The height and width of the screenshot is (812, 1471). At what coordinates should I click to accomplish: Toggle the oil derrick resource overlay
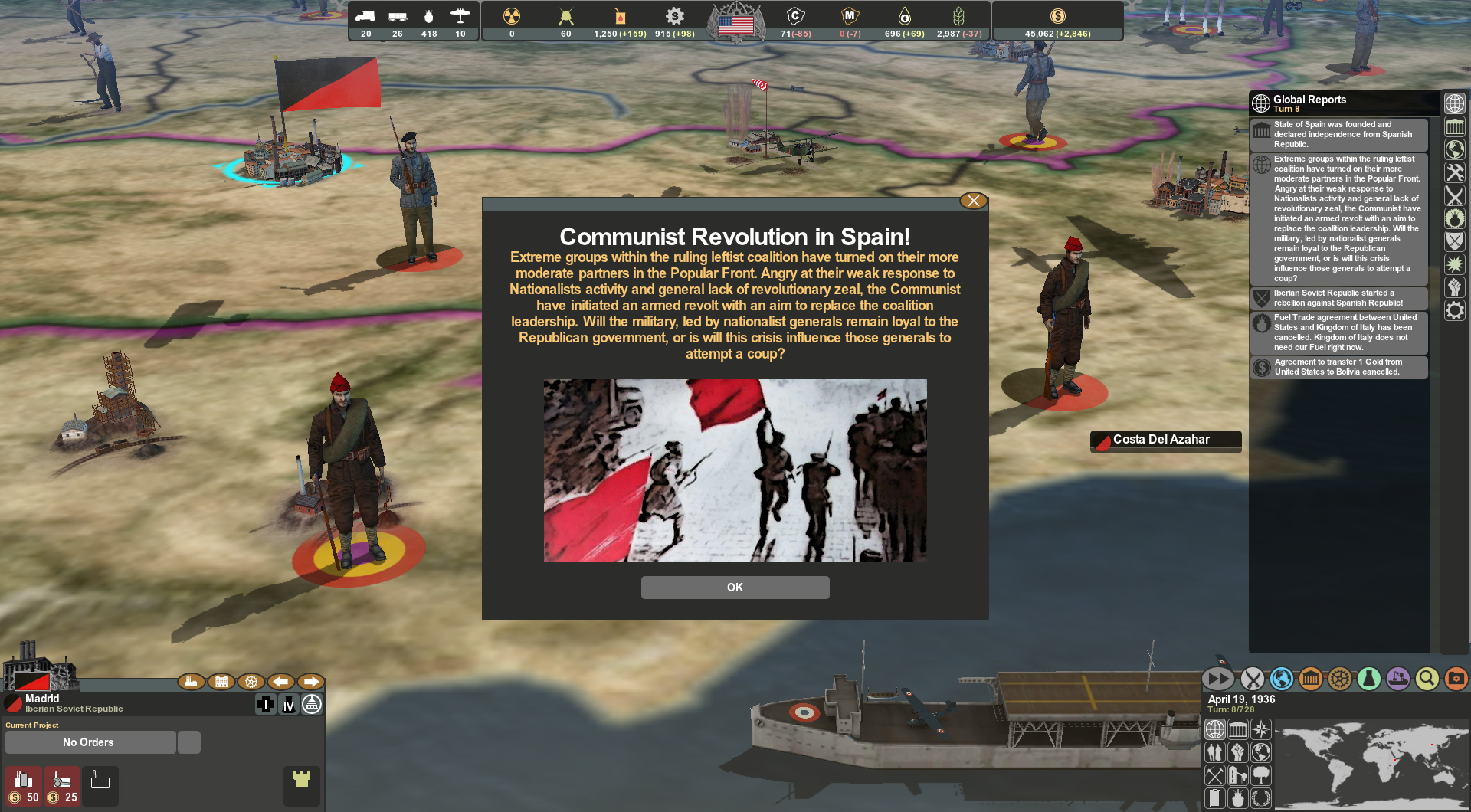[1238, 775]
